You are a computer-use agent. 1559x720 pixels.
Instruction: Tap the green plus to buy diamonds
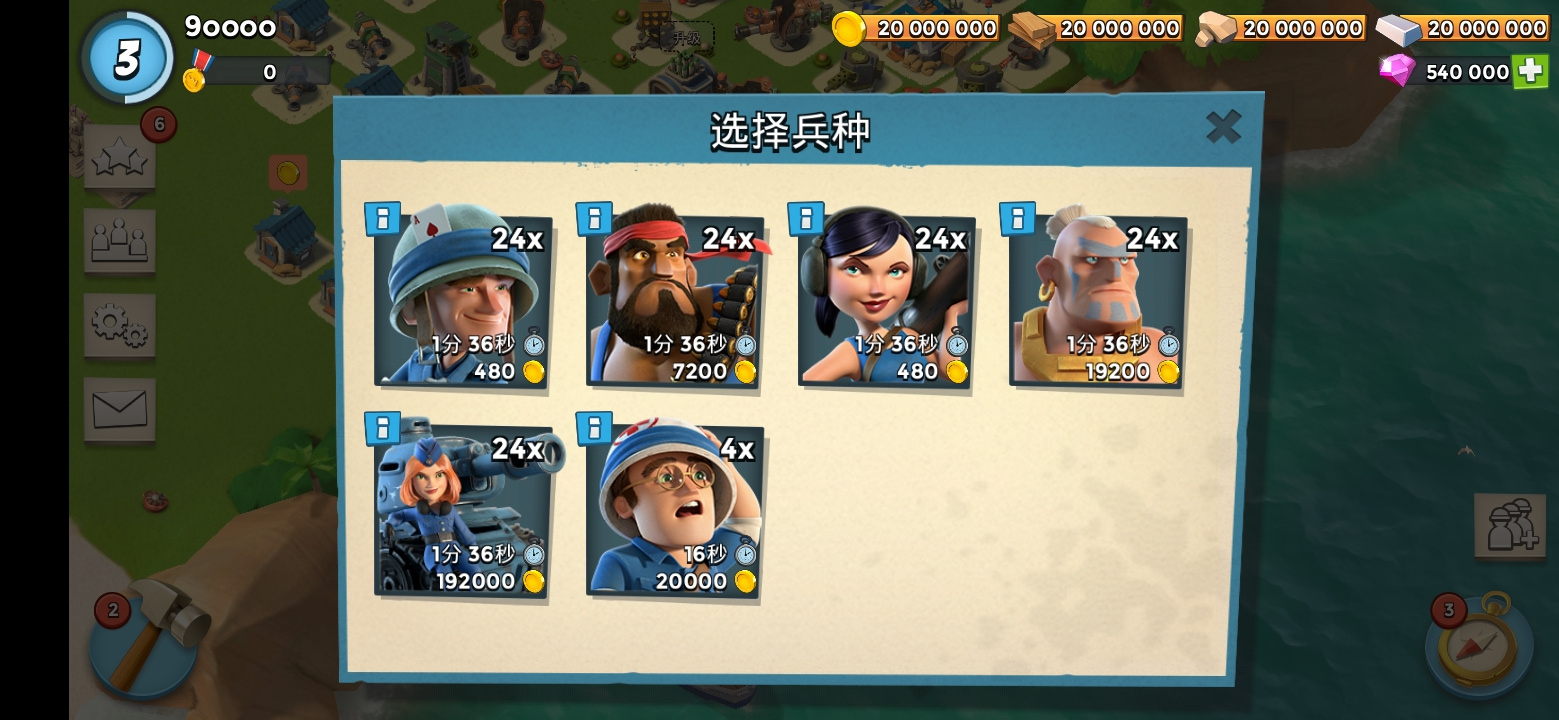point(1531,71)
